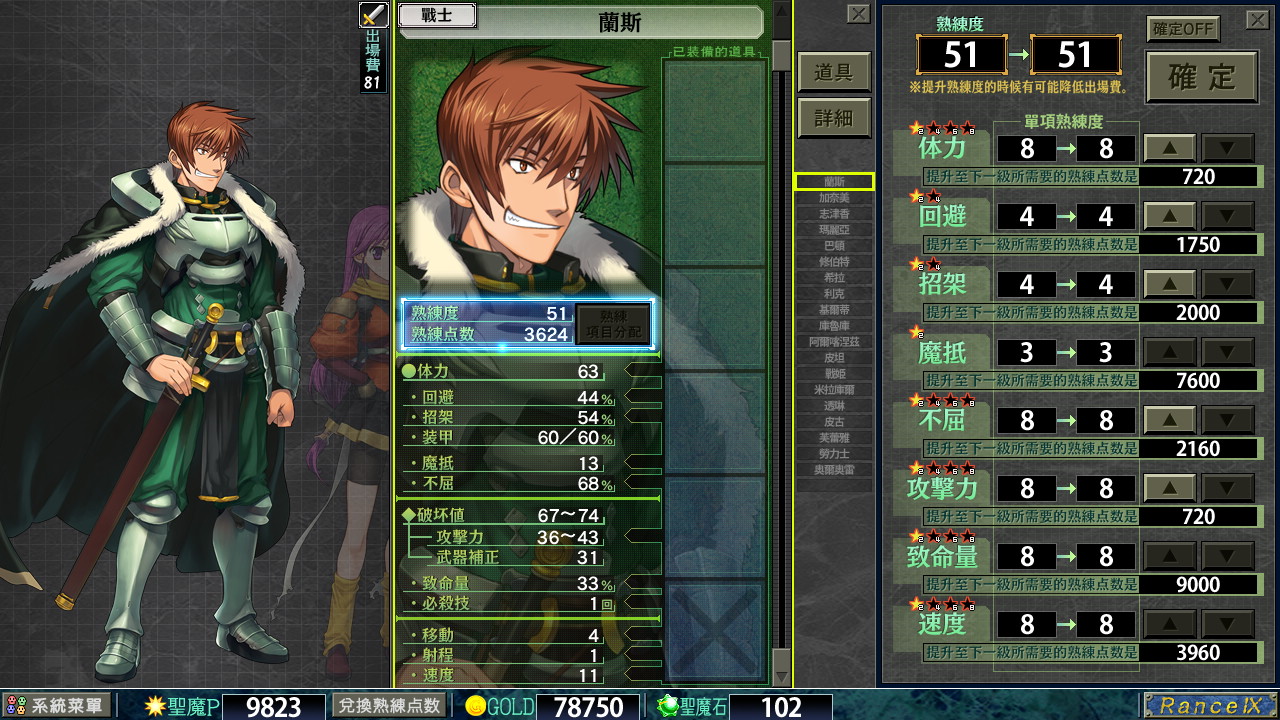
Task: Select 加奈美 in the character list
Action: [x=834, y=198]
